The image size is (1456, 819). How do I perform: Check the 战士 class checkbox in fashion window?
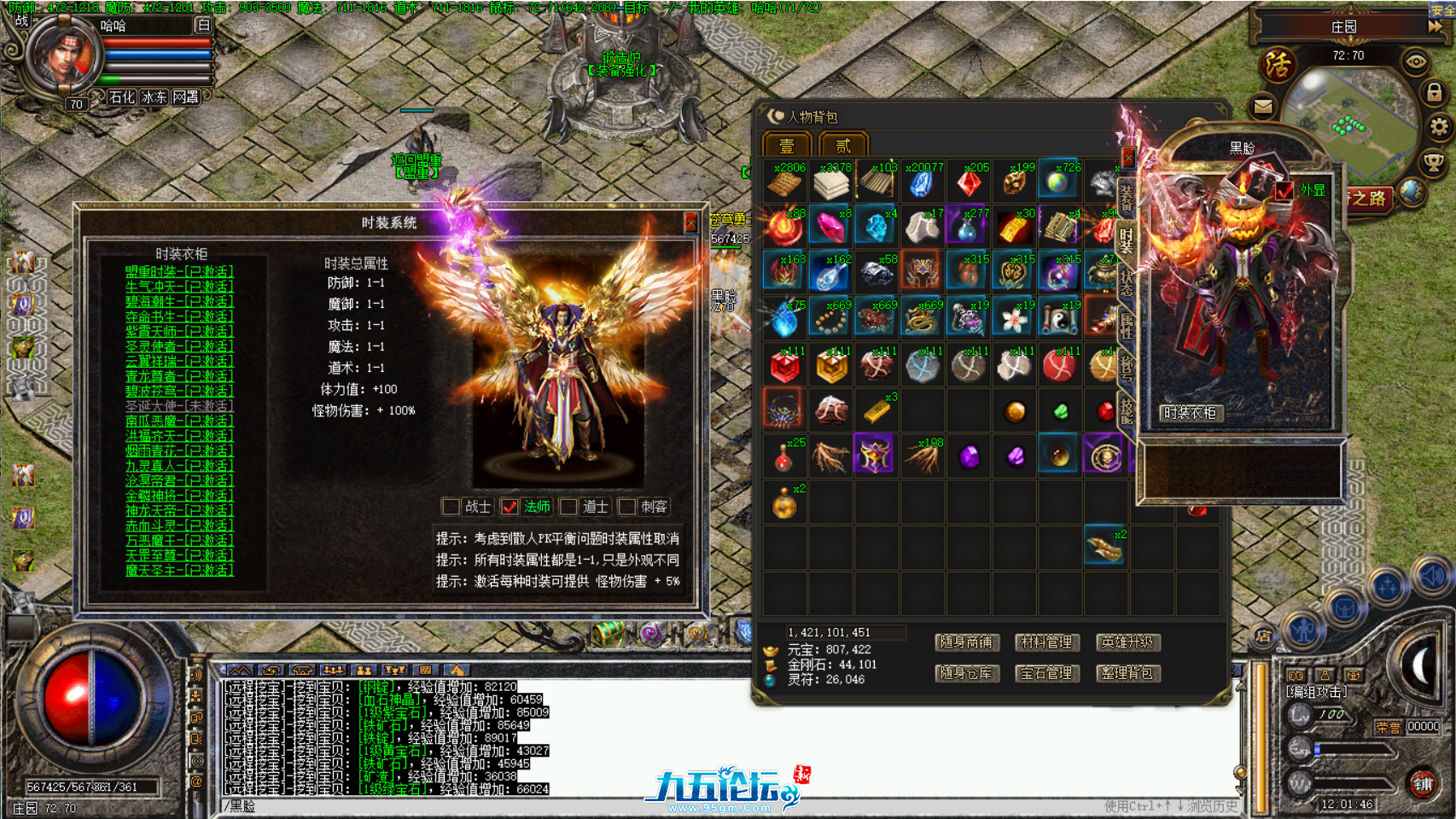pos(452,507)
